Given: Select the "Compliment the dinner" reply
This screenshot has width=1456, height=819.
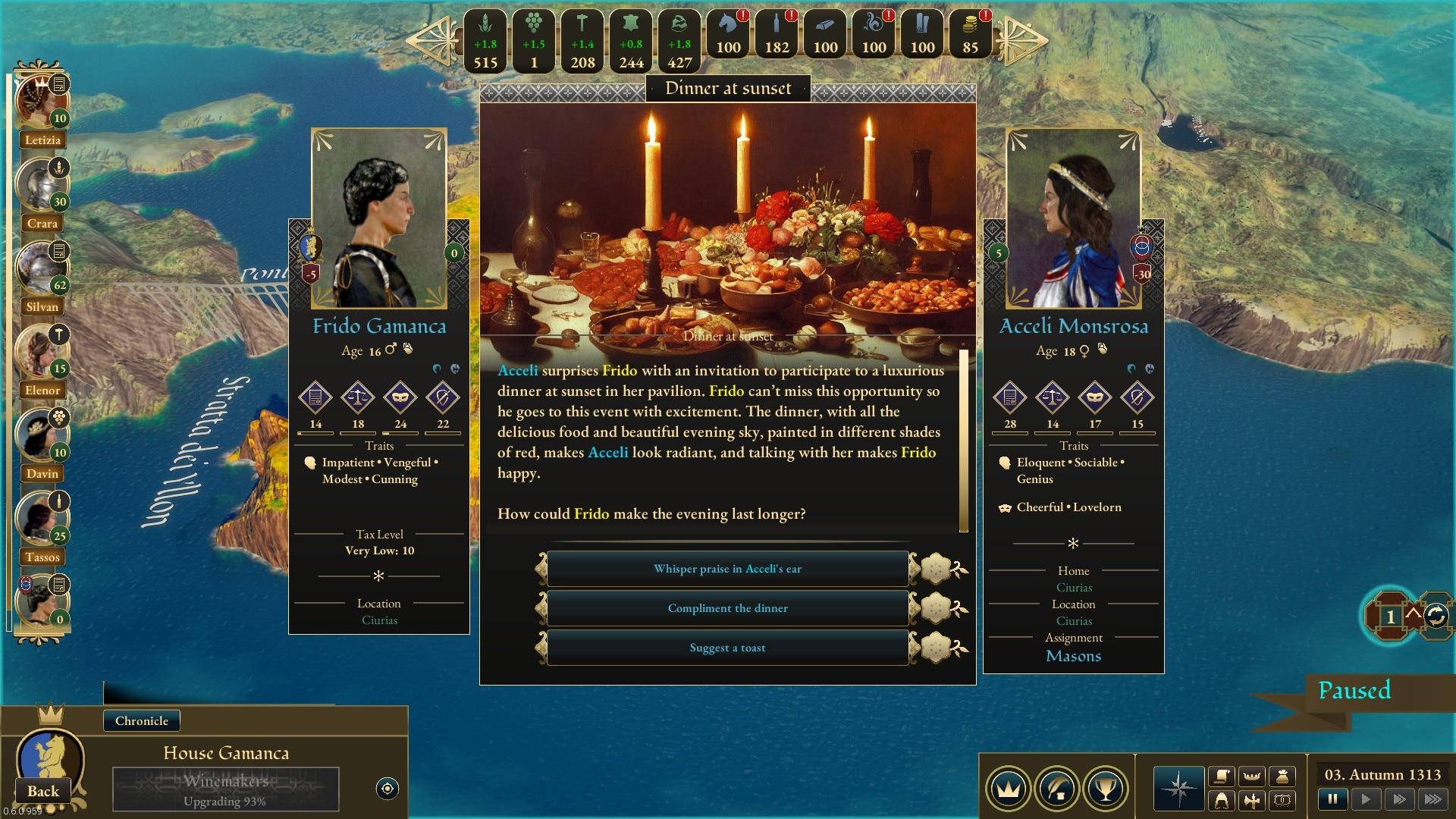Looking at the screenshot, I should pyautogui.click(x=727, y=608).
